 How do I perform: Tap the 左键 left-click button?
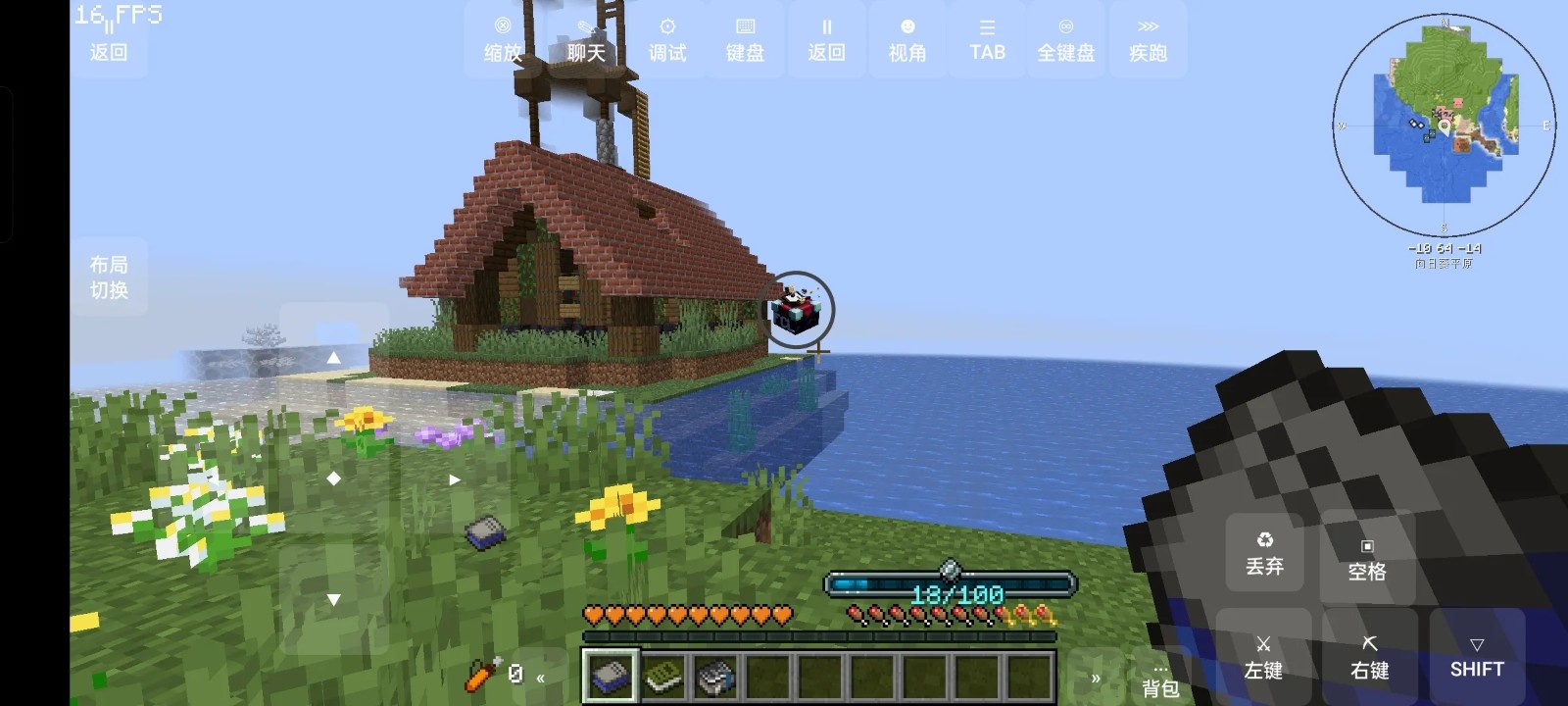click(1263, 658)
